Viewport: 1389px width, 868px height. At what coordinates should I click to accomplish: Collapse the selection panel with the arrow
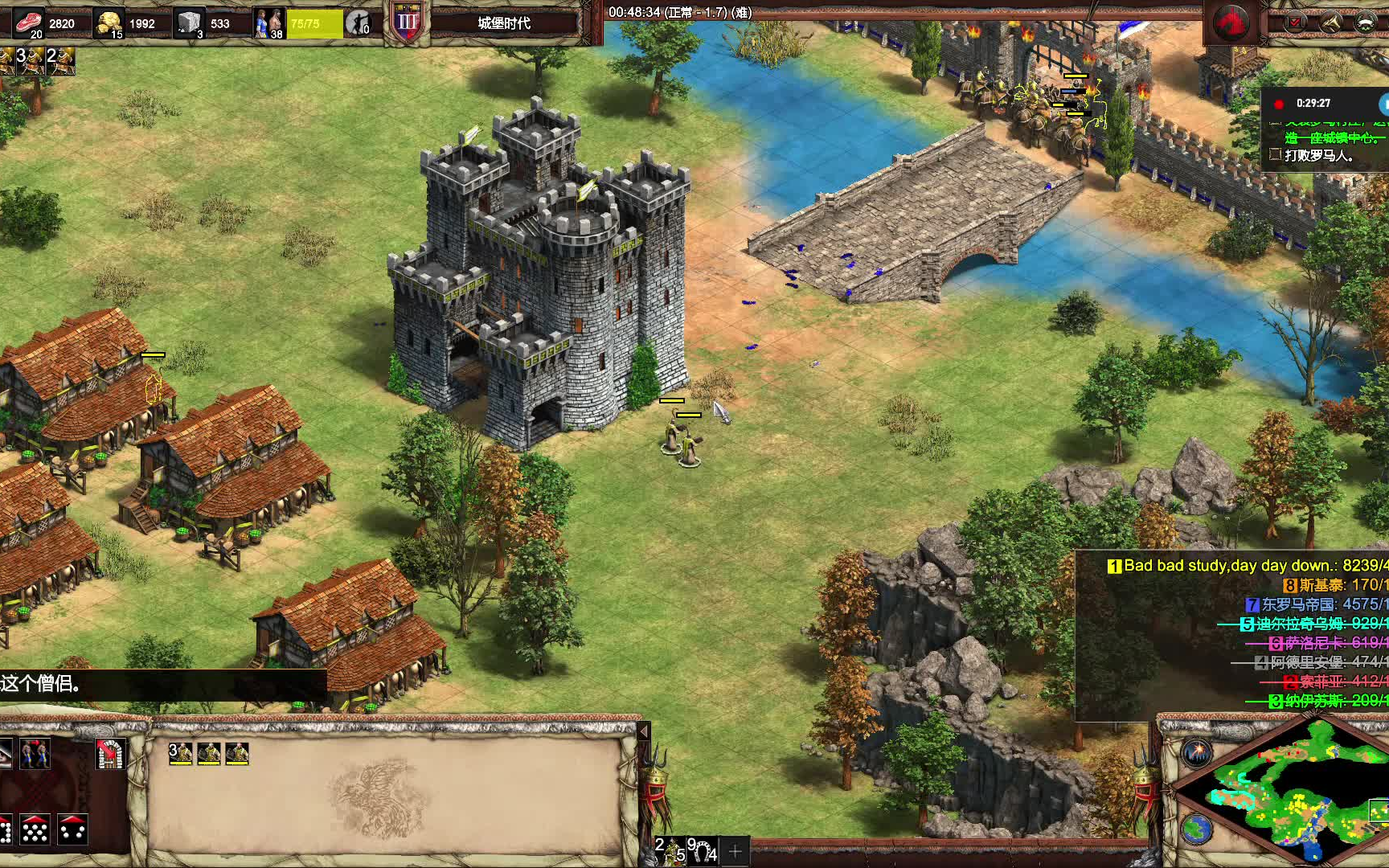click(x=643, y=731)
